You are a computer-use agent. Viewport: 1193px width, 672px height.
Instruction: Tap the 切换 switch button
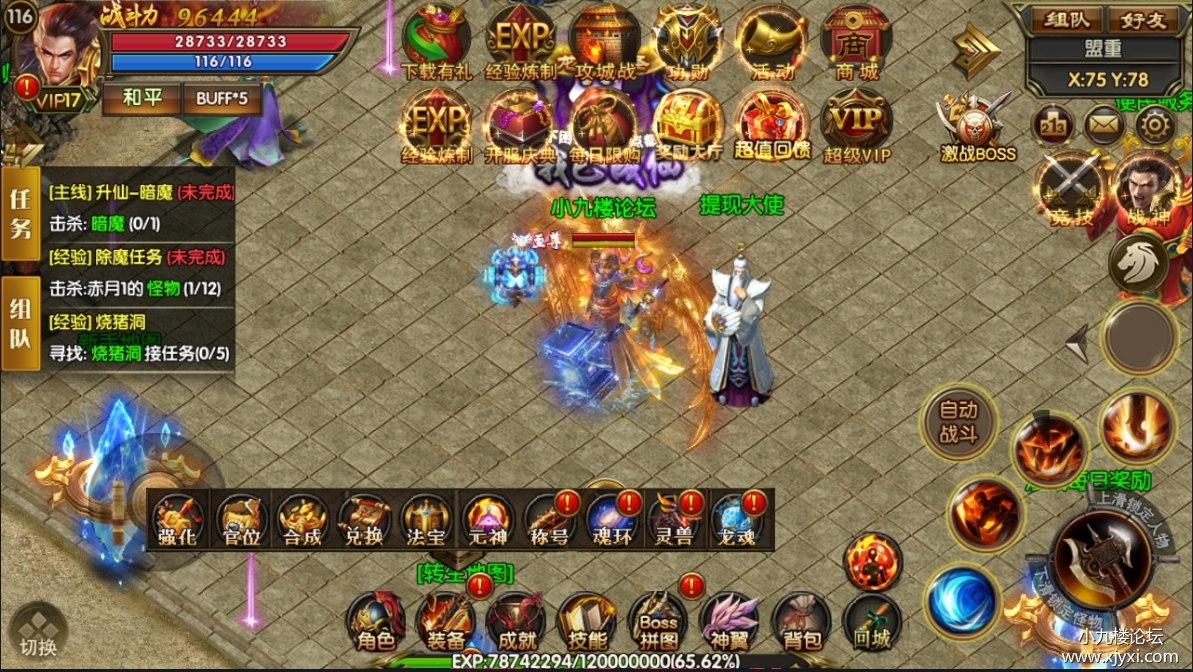point(38,632)
